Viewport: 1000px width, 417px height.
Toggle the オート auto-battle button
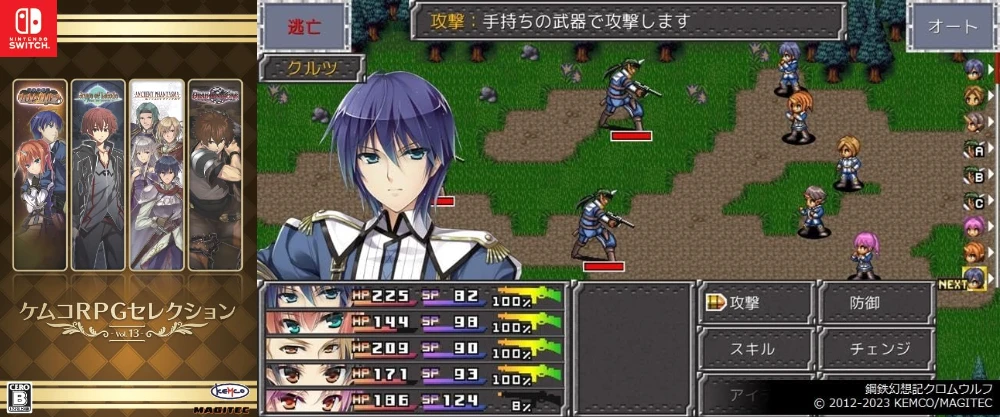tap(951, 27)
